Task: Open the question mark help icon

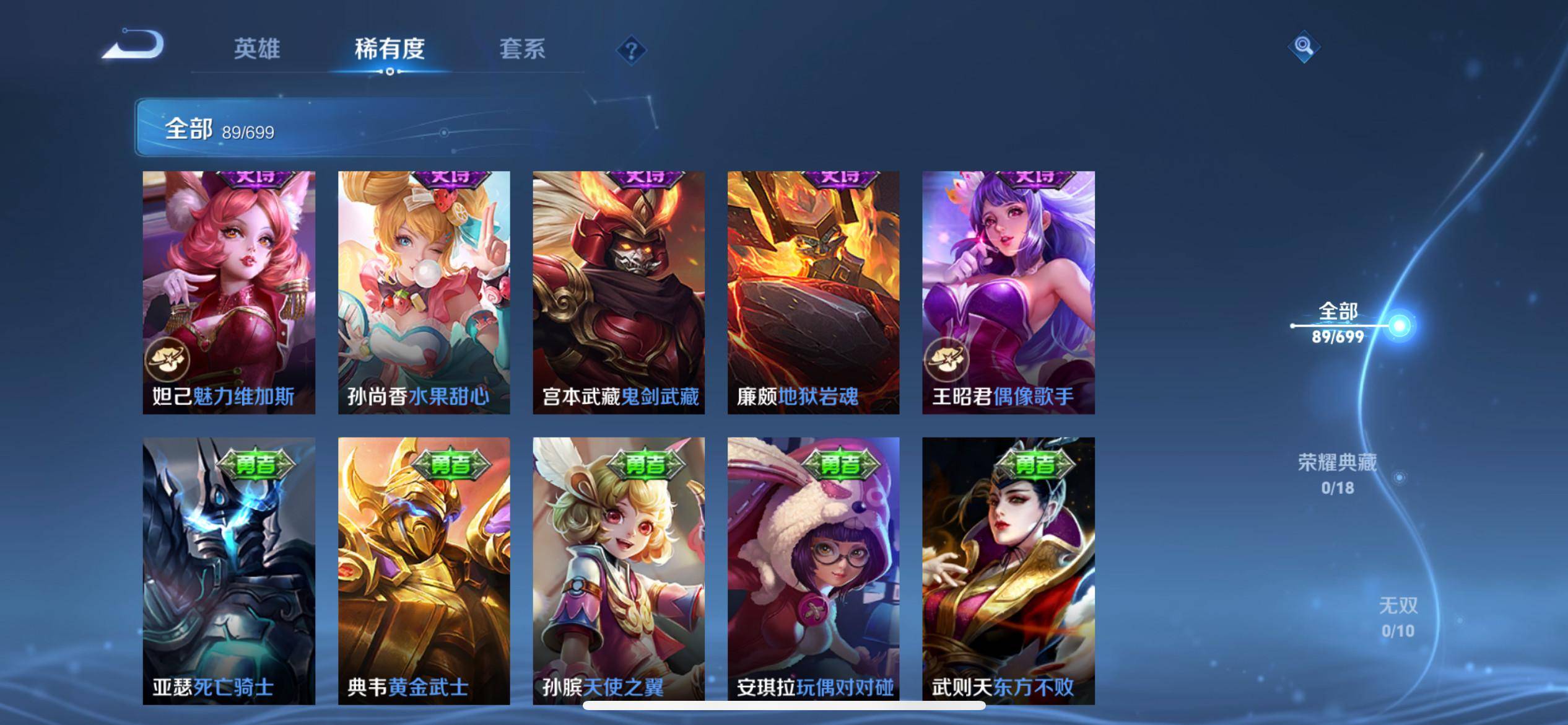Action: 631,50
